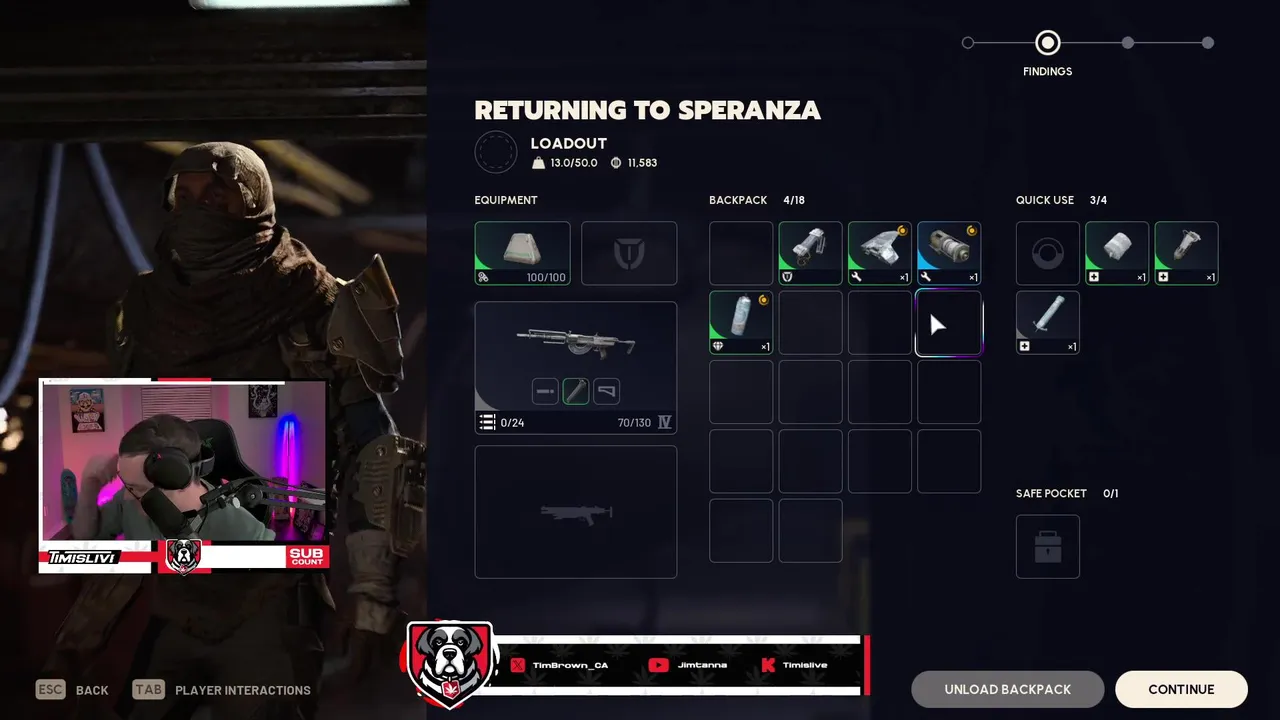Select the green canister with diamond icon

click(x=741, y=322)
